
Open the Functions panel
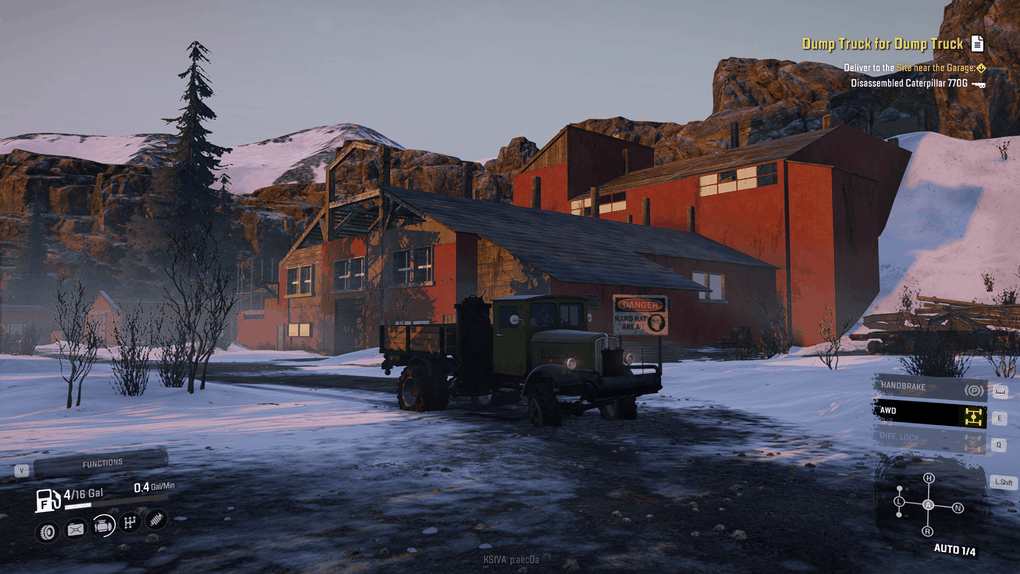point(102,463)
